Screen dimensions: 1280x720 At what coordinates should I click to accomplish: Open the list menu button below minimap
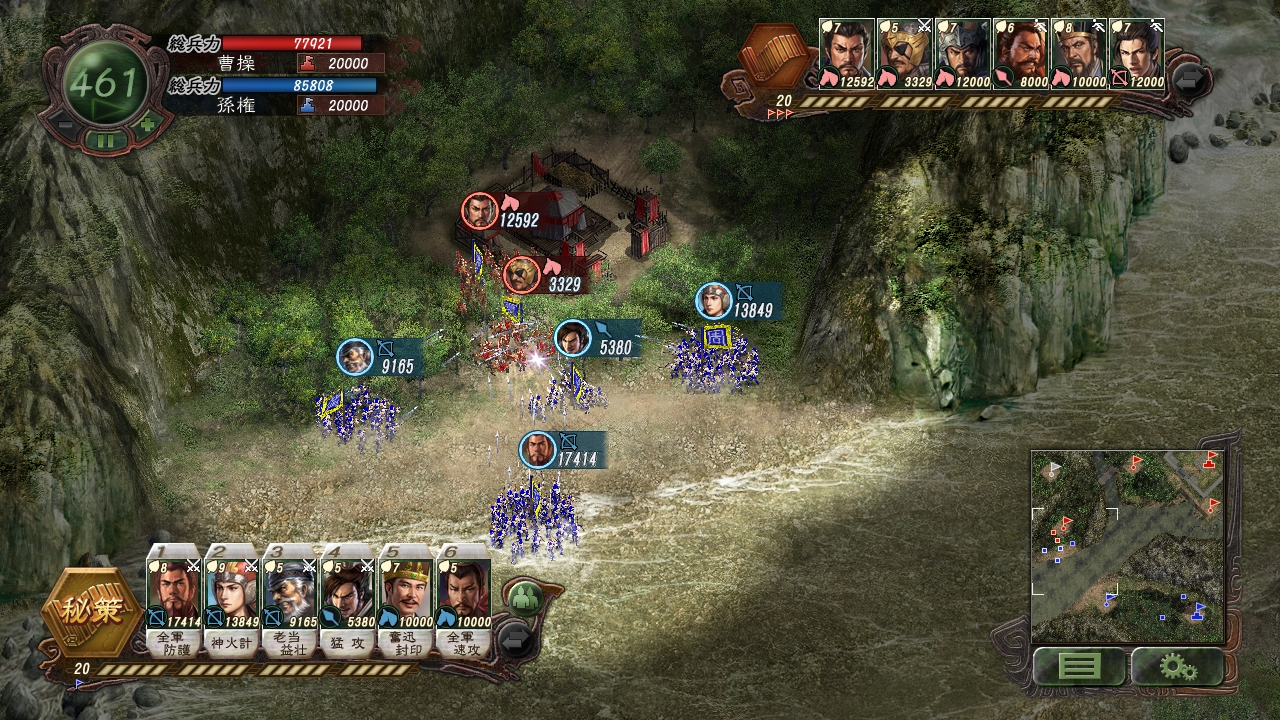coord(1078,667)
